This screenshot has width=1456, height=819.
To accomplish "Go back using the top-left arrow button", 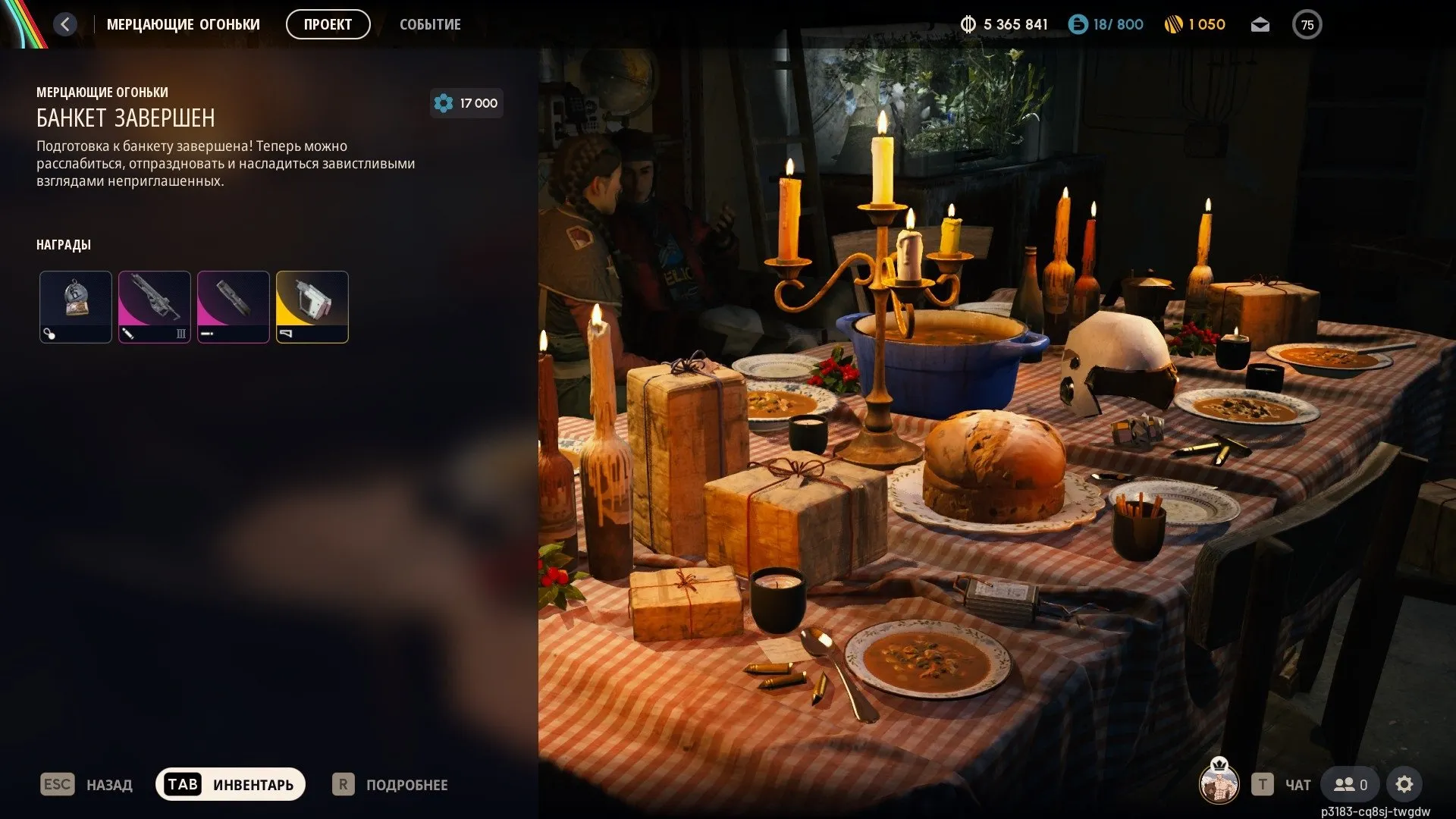I will click(65, 24).
